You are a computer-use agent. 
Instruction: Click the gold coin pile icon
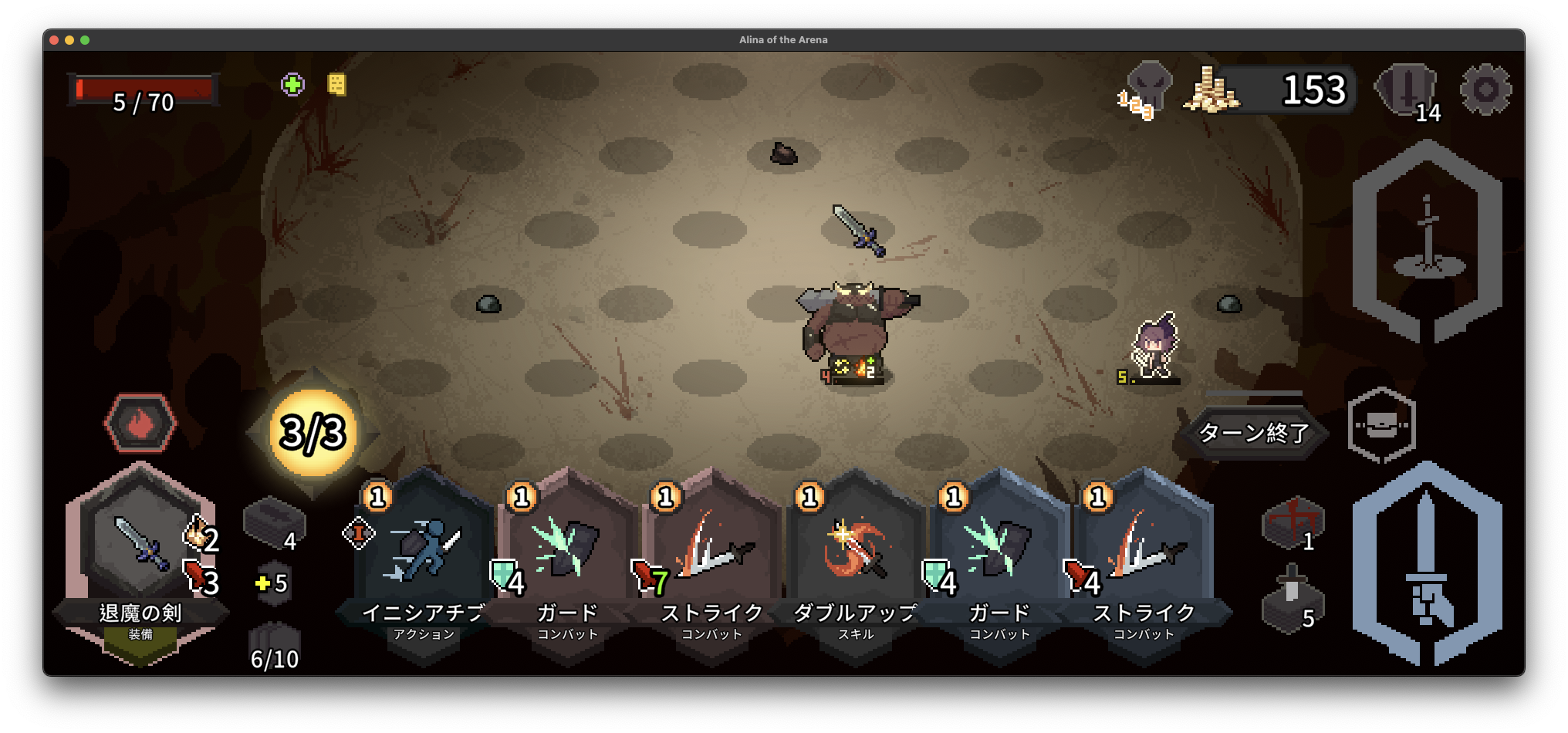point(1211,91)
